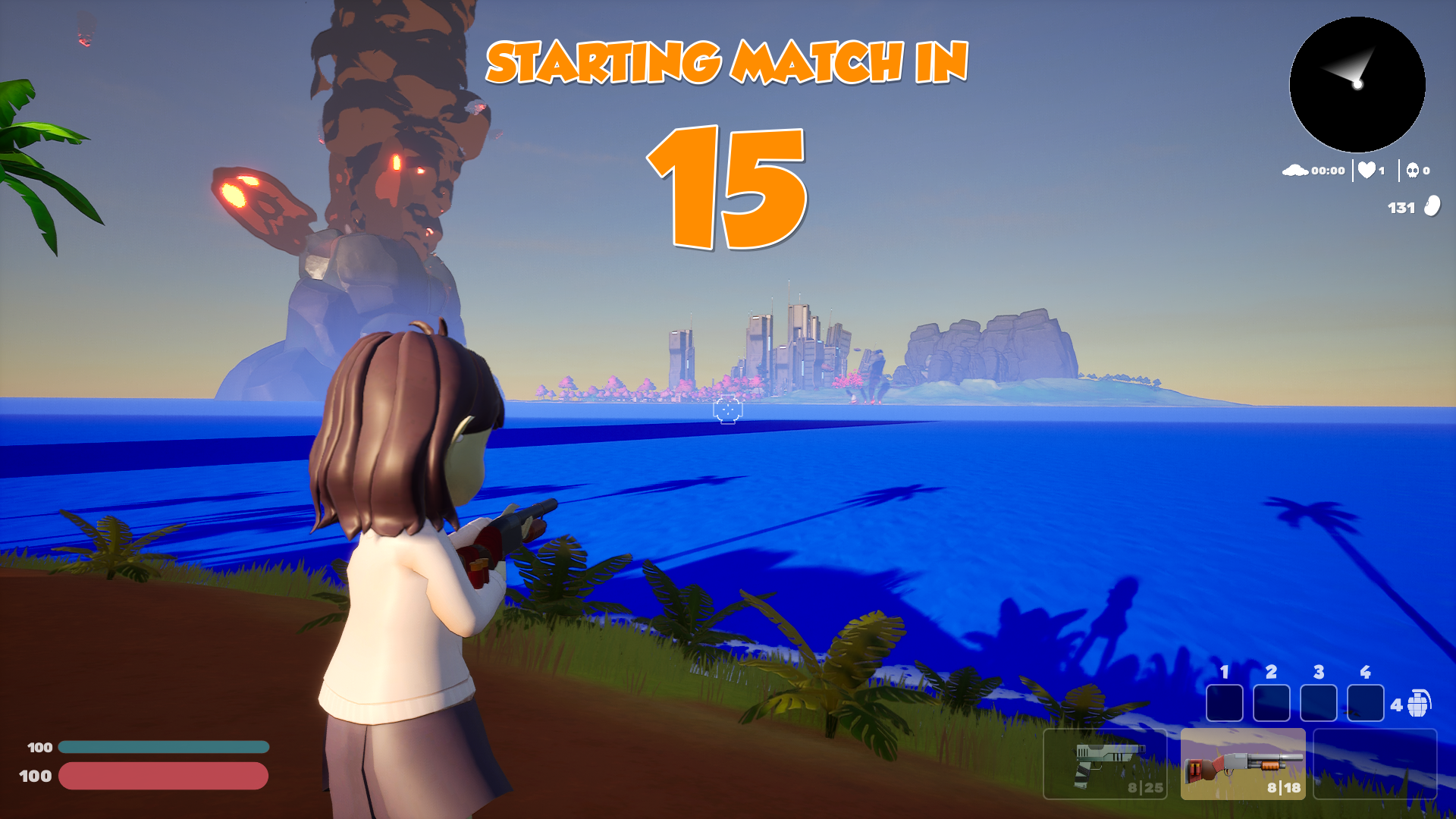Click the grenade icon in the hotbar
1456x819 pixels.
coord(1418,705)
